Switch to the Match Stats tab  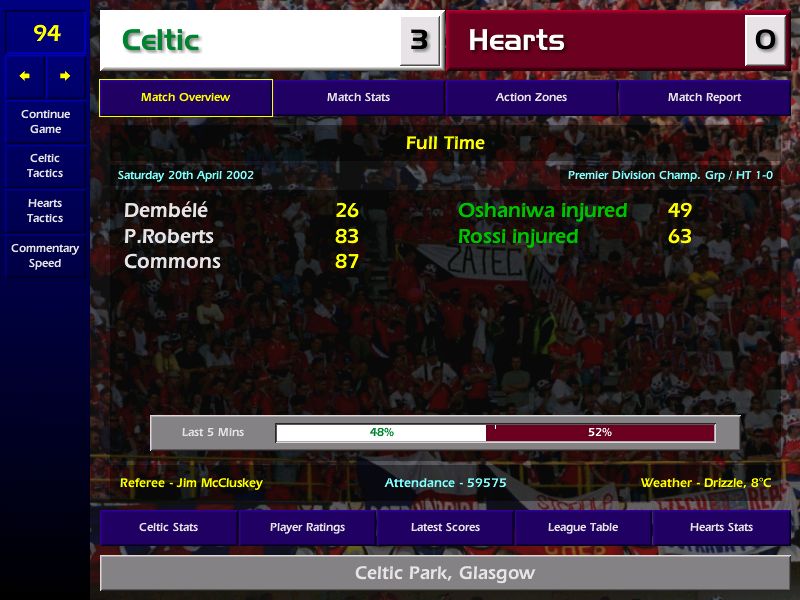(x=358, y=98)
